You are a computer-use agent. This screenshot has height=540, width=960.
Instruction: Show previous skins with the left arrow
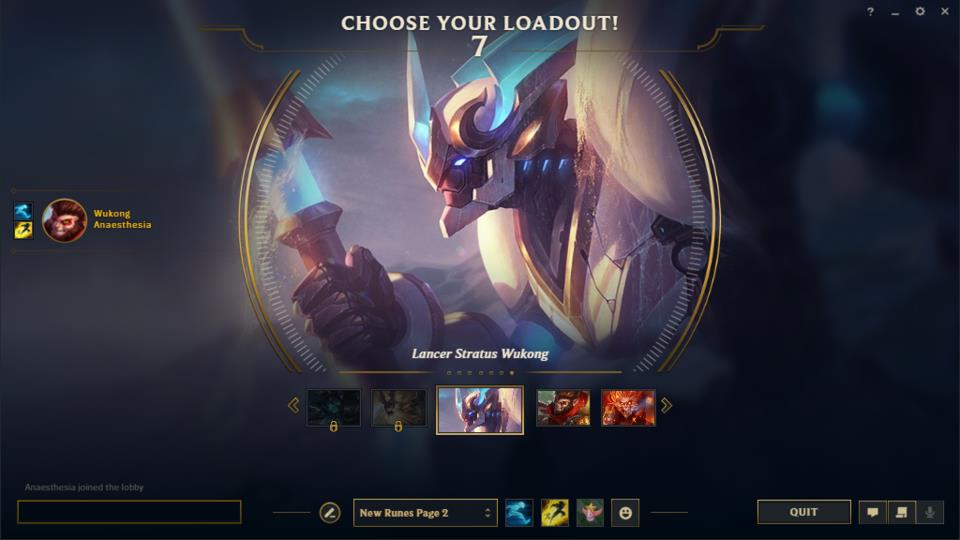click(293, 405)
